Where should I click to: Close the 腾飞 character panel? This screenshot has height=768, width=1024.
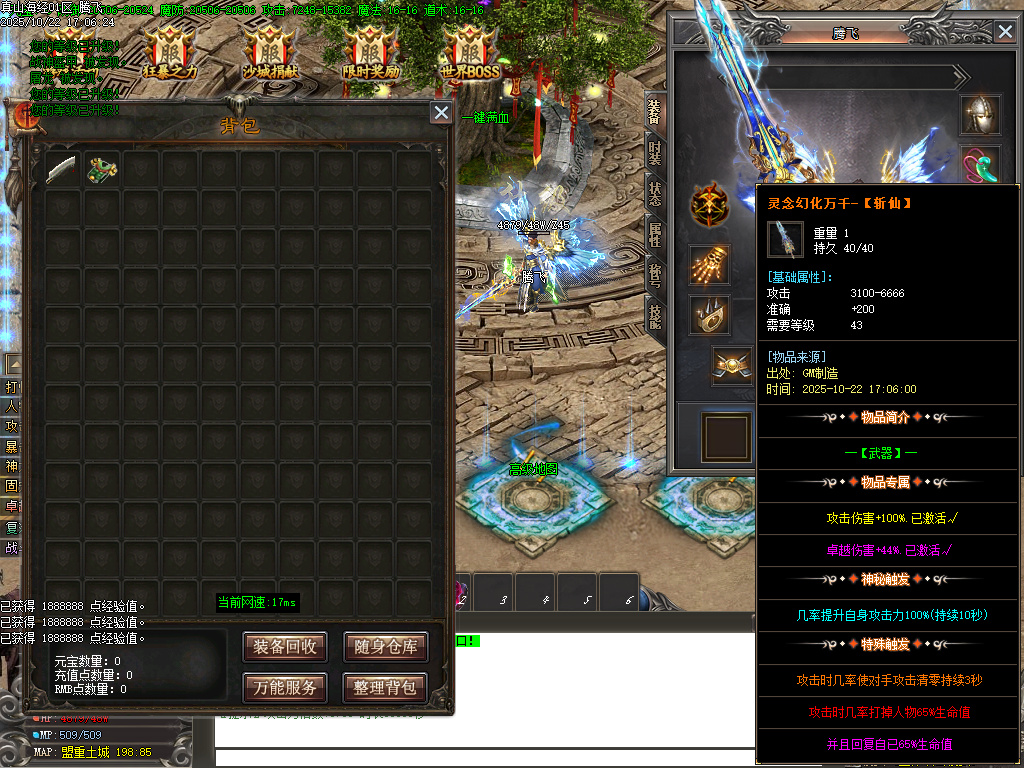tap(1005, 31)
